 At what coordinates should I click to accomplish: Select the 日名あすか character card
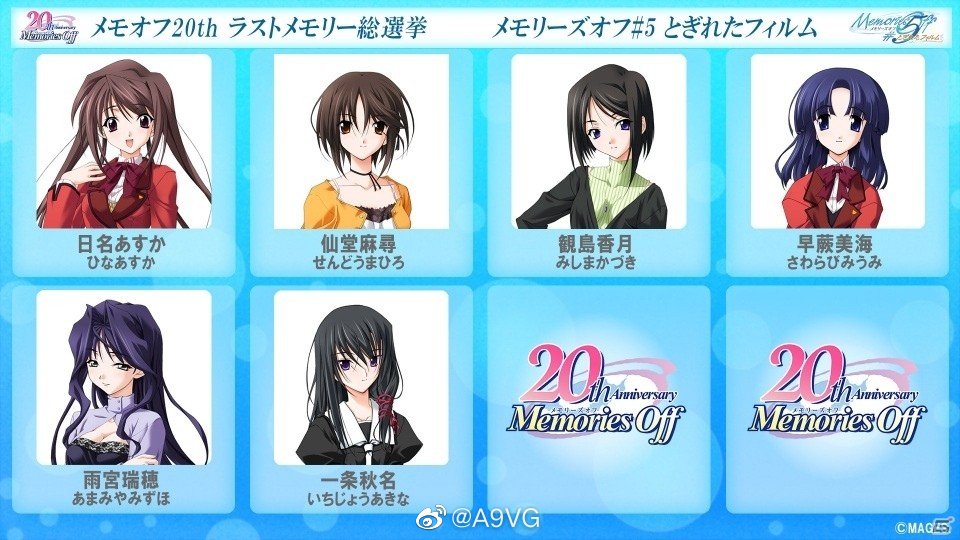[x=124, y=160]
